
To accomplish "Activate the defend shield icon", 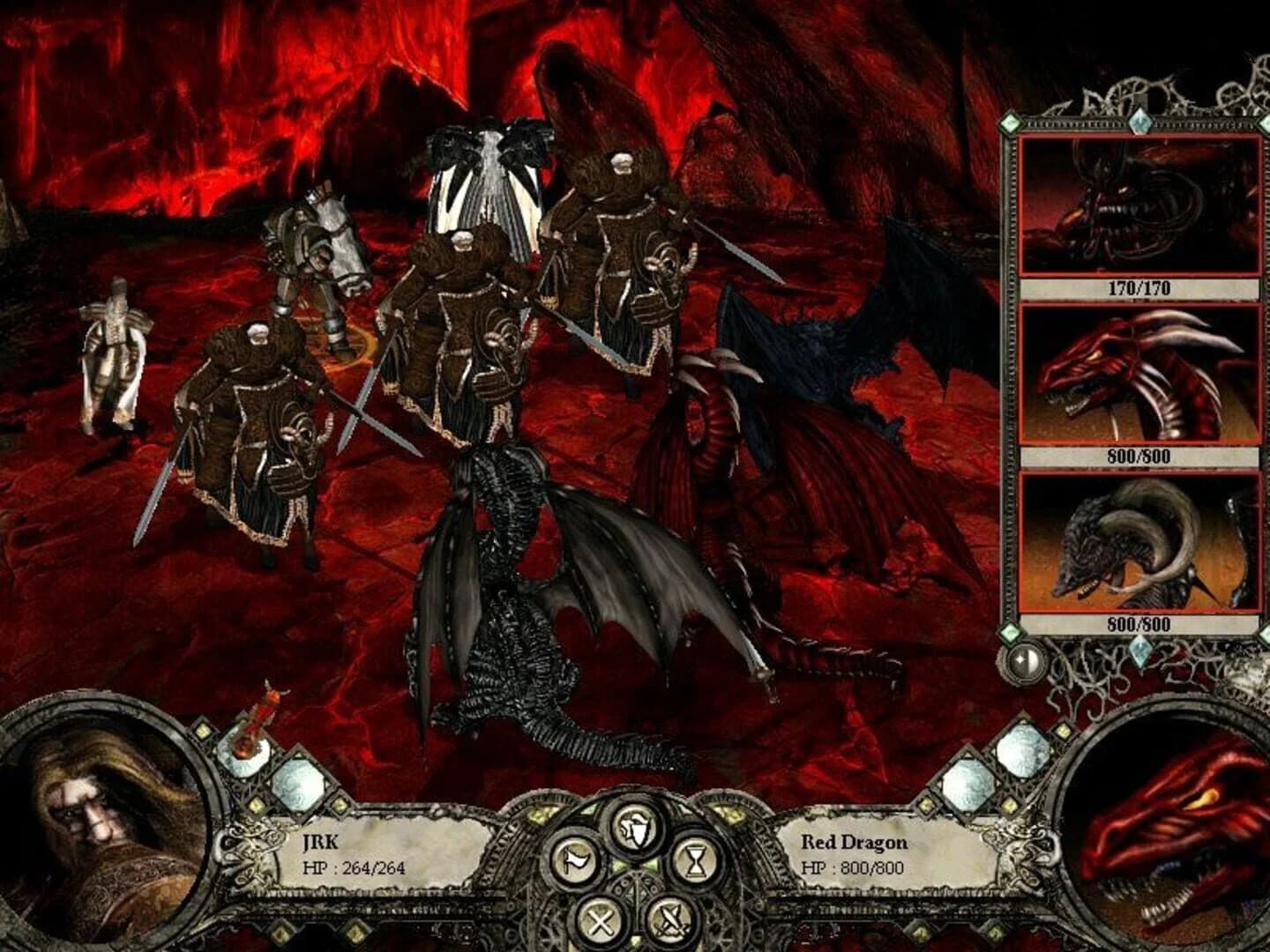I will 633,827.
